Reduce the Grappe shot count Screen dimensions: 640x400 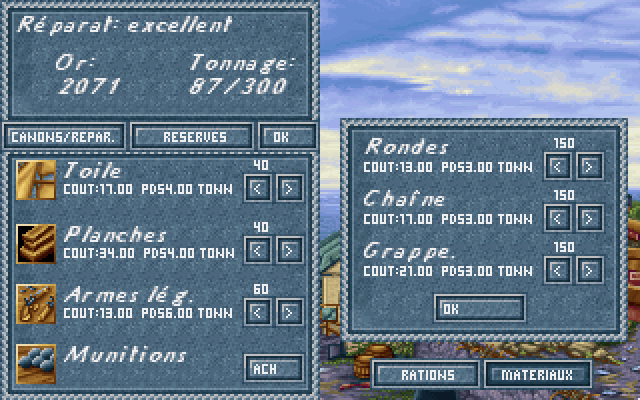pyautogui.click(x=559, y=269)
